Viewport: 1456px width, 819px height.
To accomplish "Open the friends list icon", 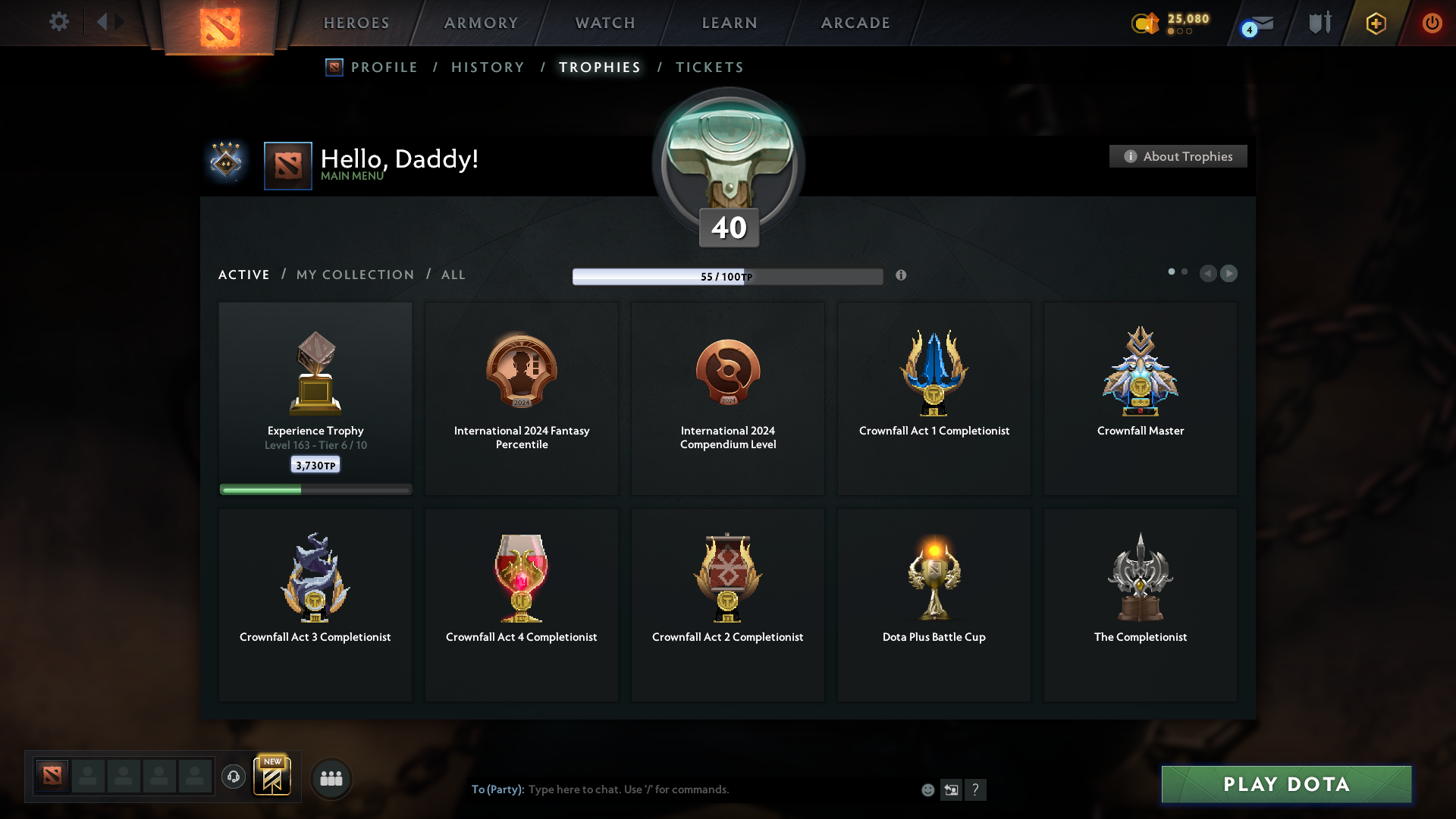I will pos(331,777).
